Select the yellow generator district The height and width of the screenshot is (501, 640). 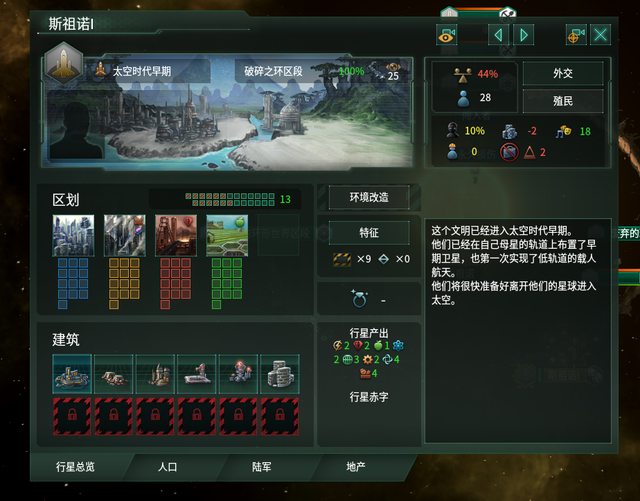click(124, 235)
